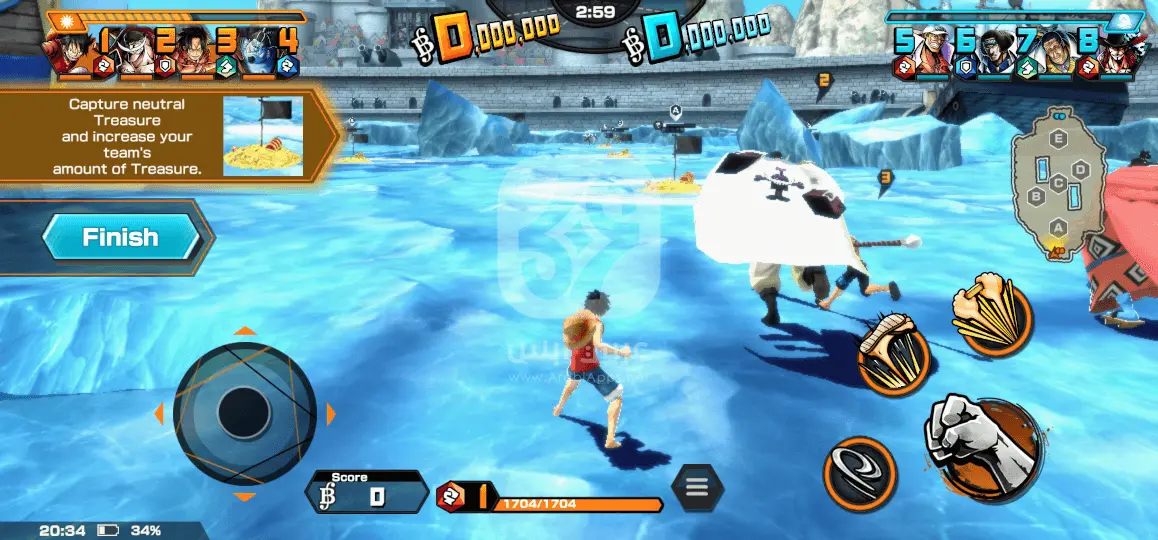Use the main fist attack button

(982, 443)
